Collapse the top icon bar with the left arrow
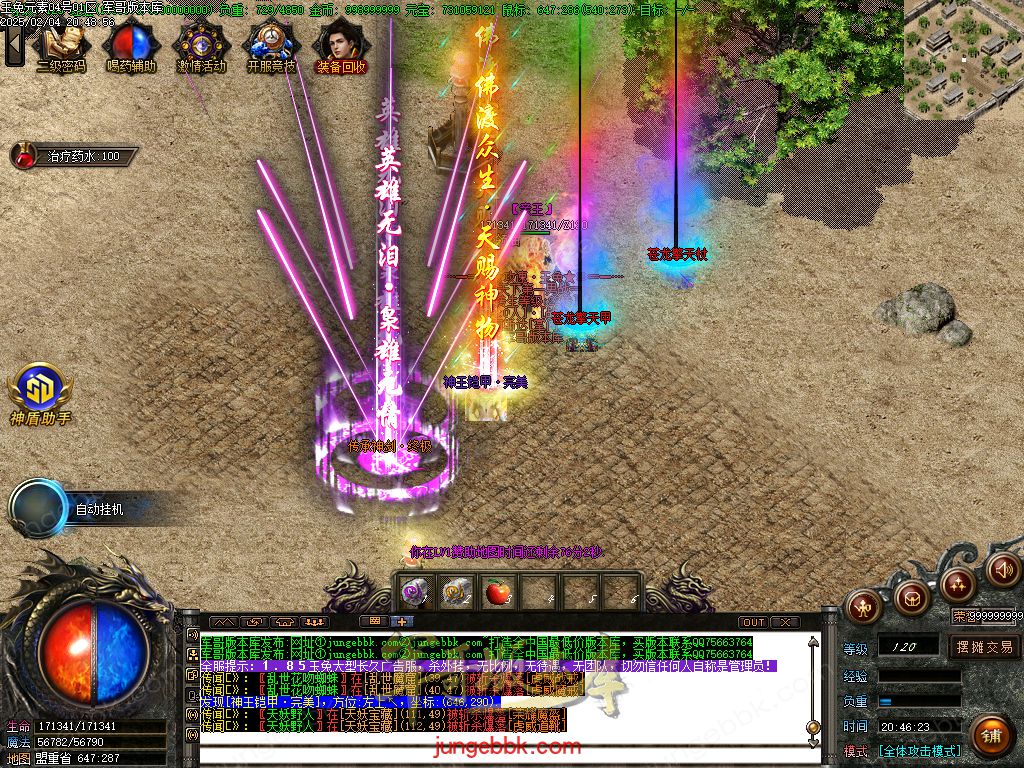 click(14, 45)
